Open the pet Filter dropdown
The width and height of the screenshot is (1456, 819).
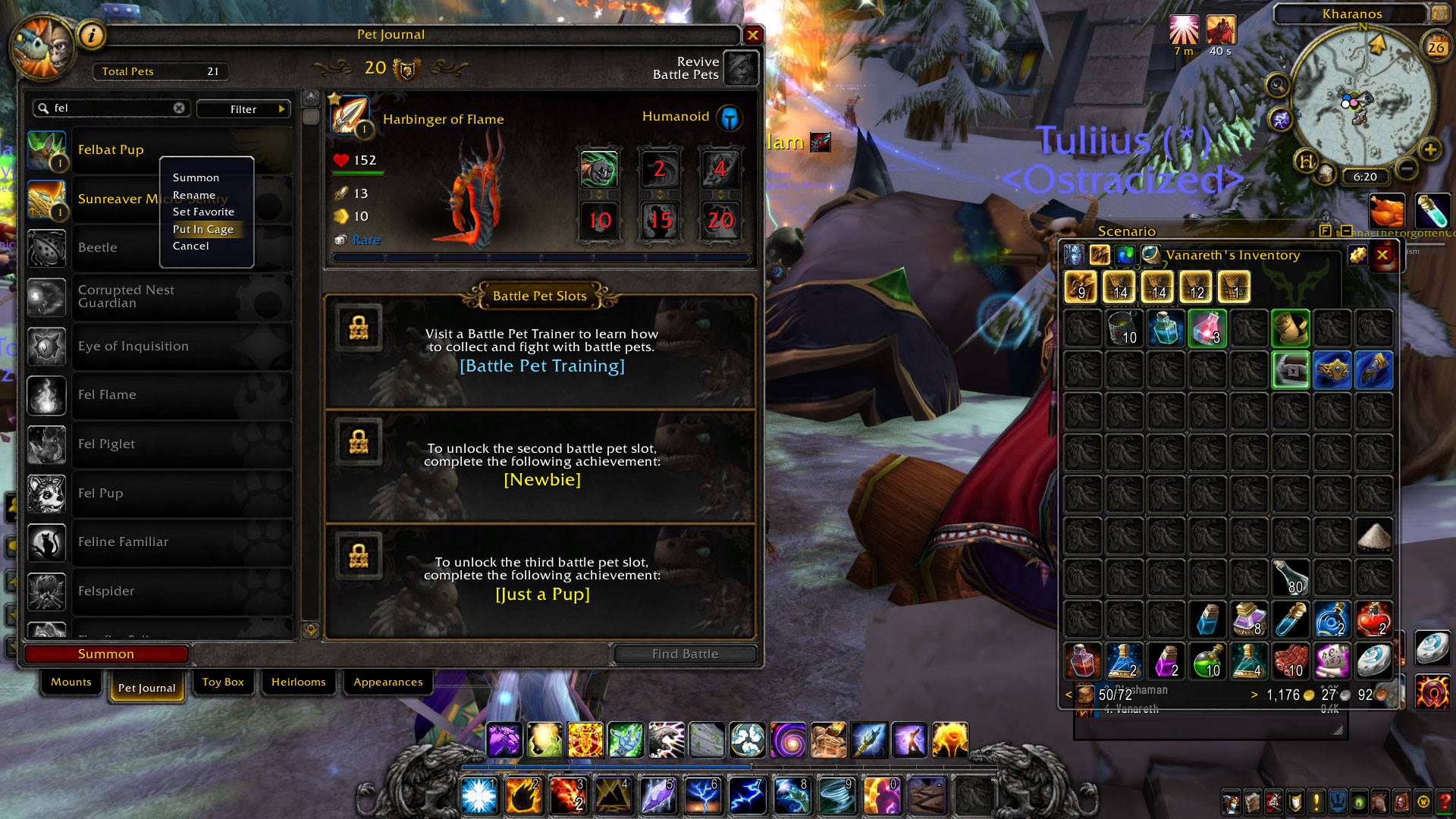[x=243, y=109]
